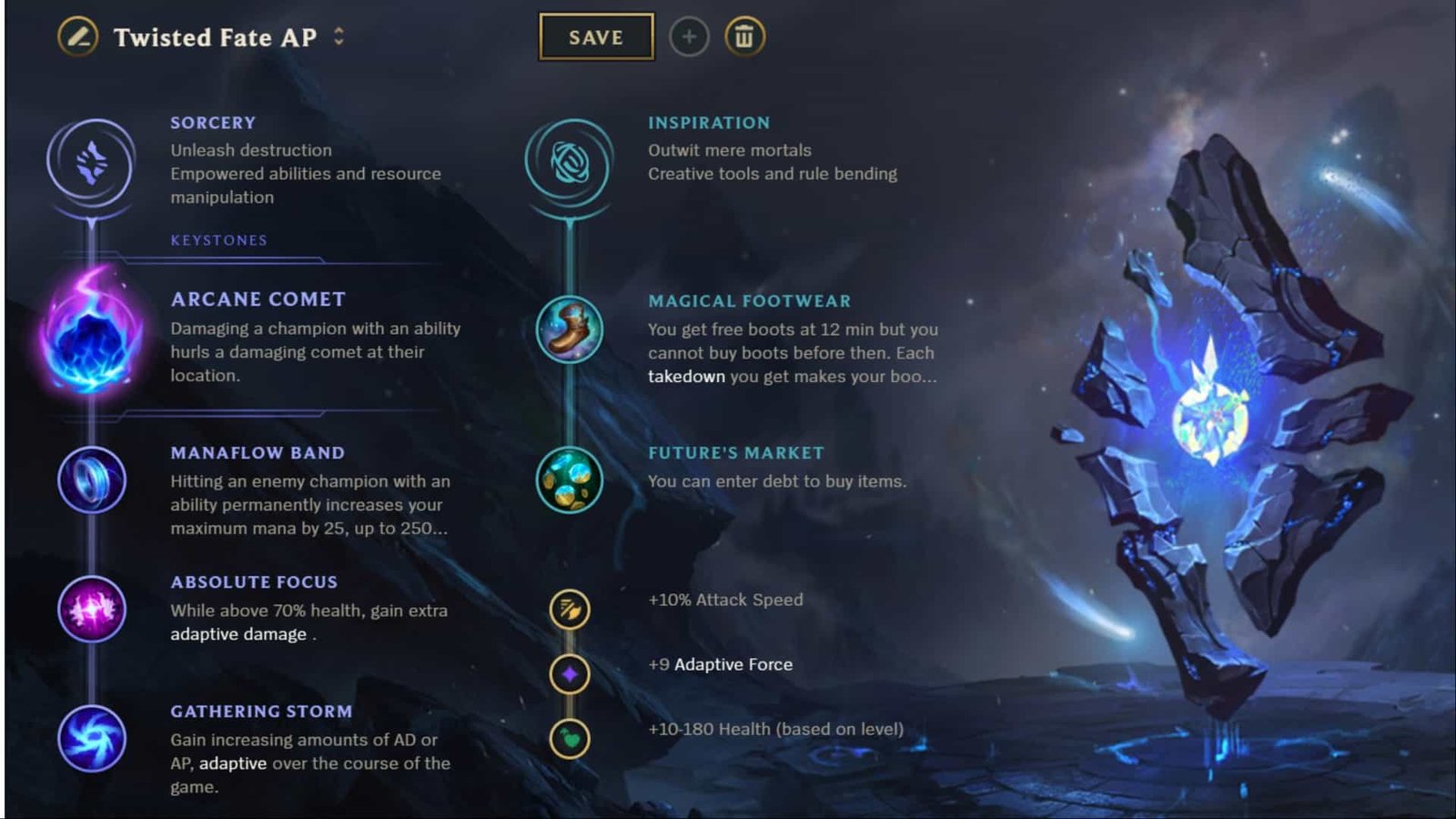Screen dimensions: 1456x819
Task: Select the +10-180 Health stat shard
Action: click(x=569, y=739)
